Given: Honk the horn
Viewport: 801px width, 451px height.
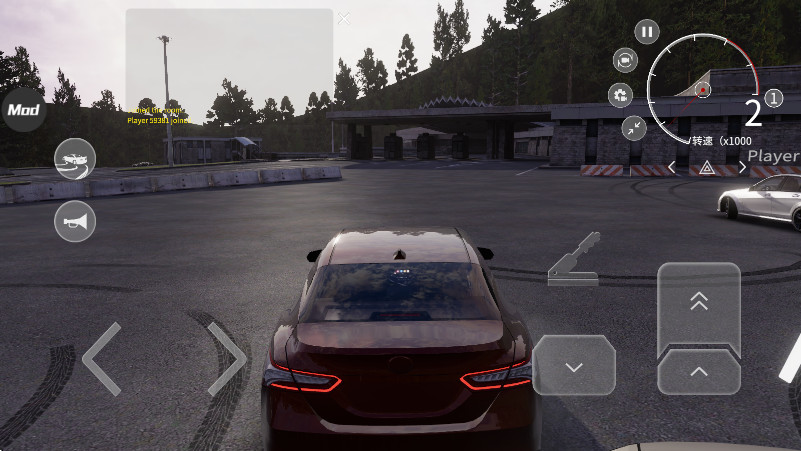Looking at the screenshot, I should click(75, 221).
